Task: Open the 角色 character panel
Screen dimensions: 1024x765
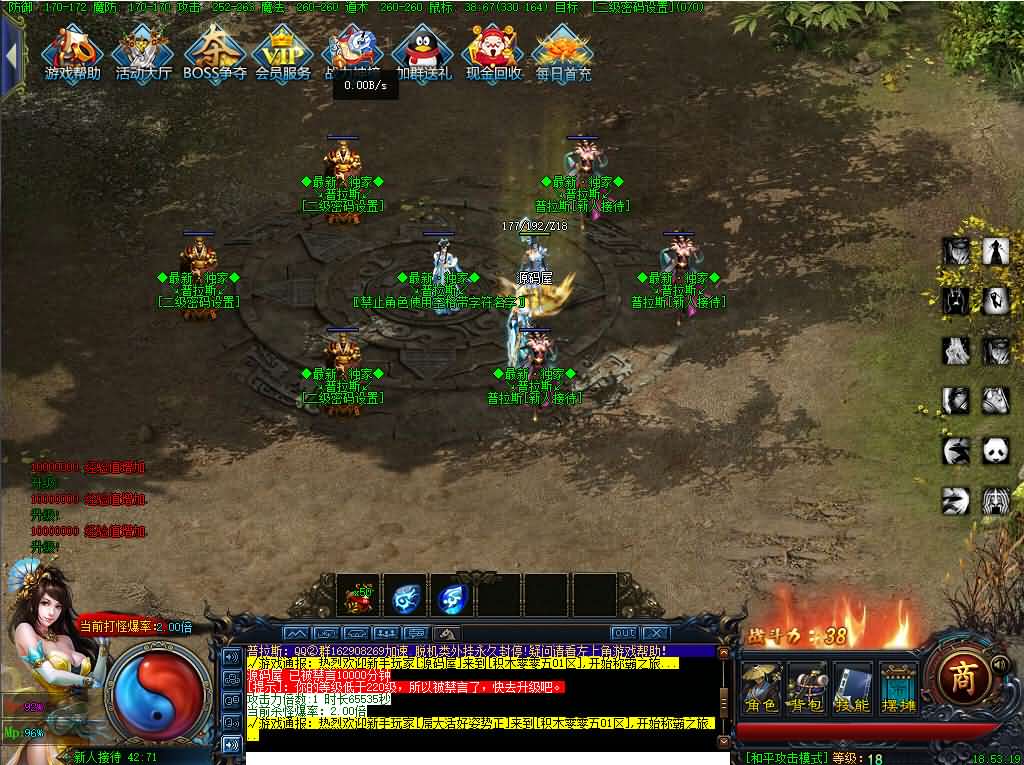Action: coord(762,687)
